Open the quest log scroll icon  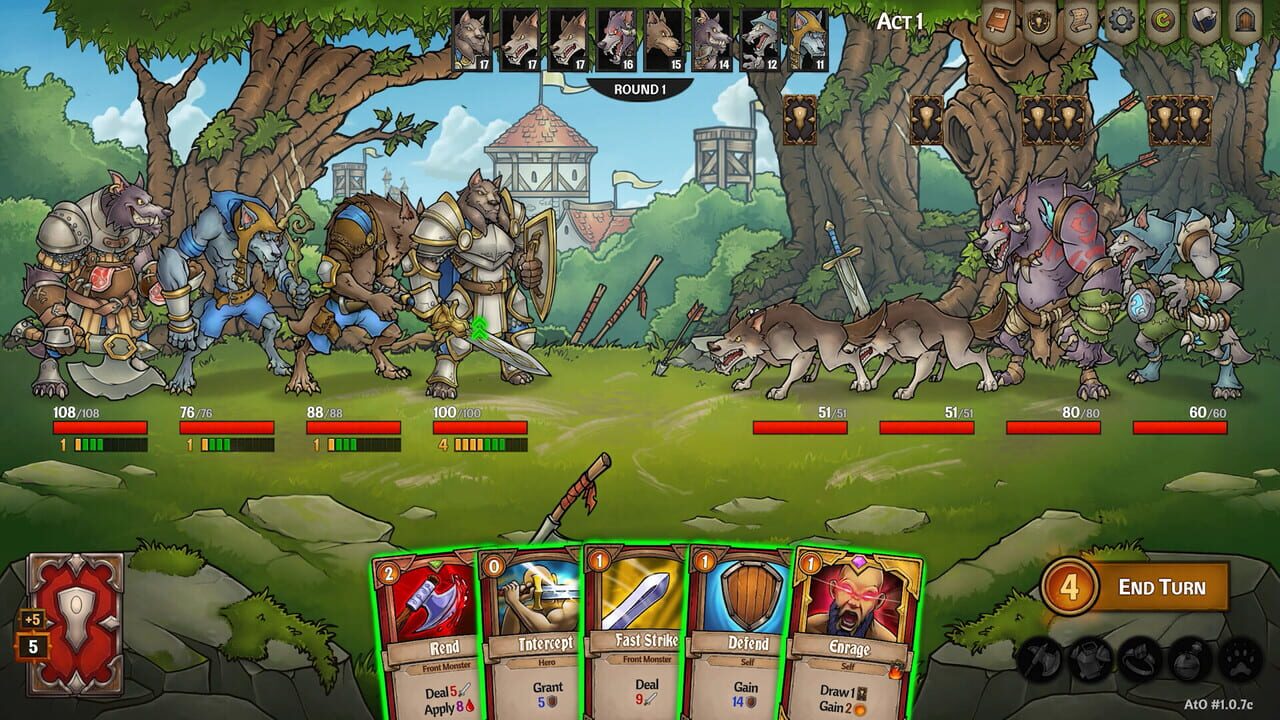pyautogui.click(x=1078, y=20)
